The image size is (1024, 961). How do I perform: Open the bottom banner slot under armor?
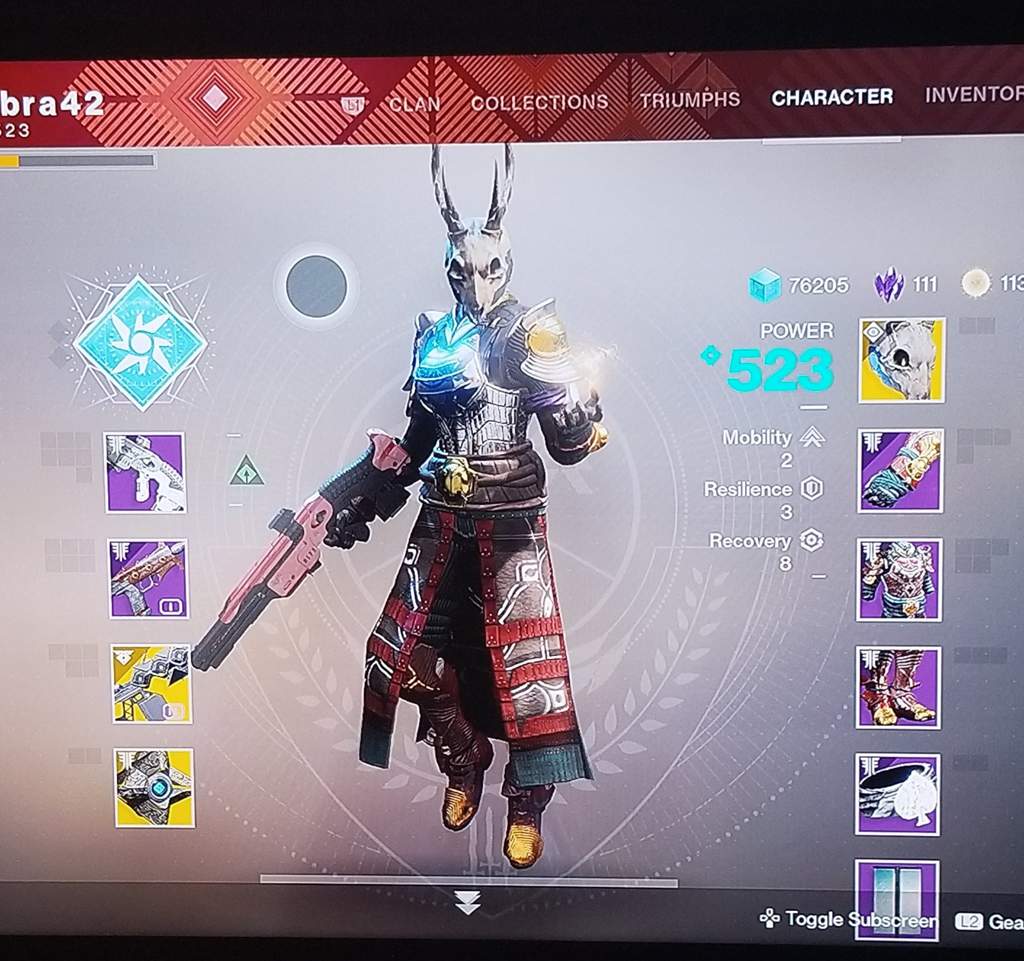[897, 899]
